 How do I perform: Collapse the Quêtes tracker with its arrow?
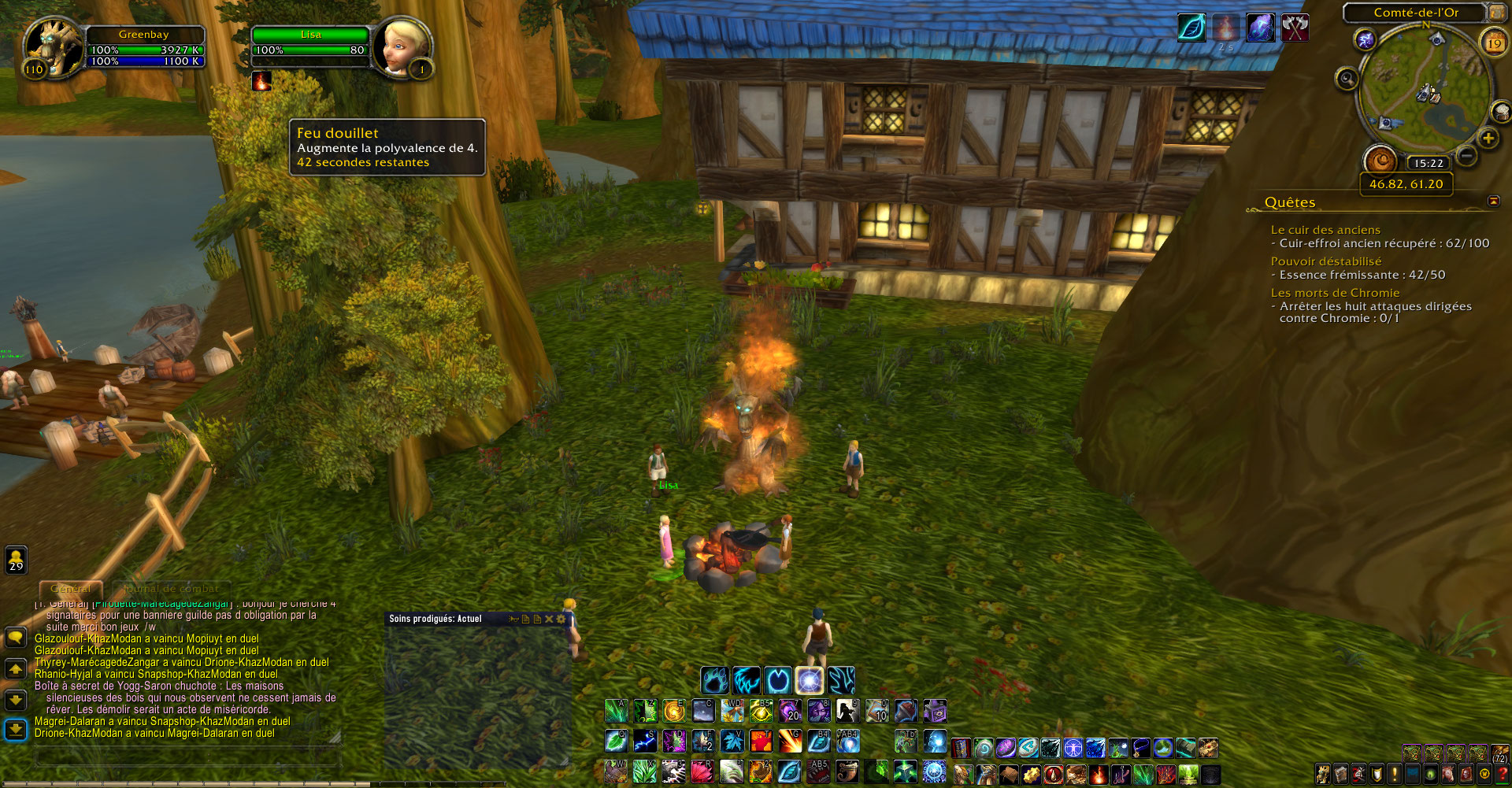1493,202
